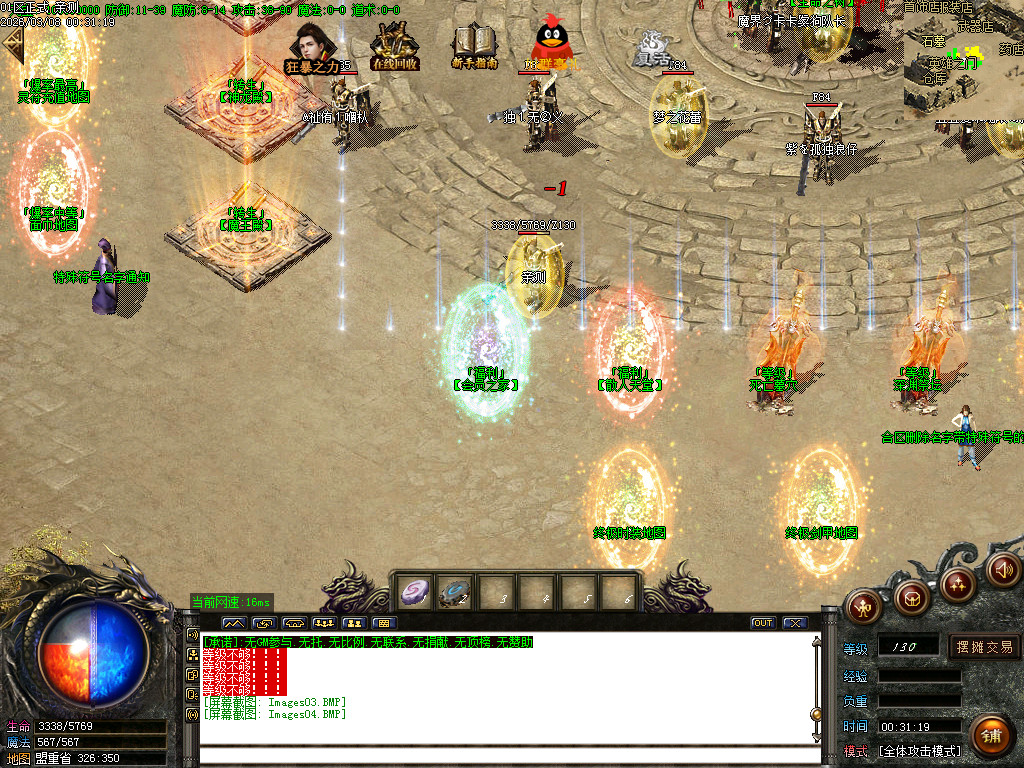Open the skills sparkle round button
The width and height of the screenshot is (1024, 768).
point(958,584)
